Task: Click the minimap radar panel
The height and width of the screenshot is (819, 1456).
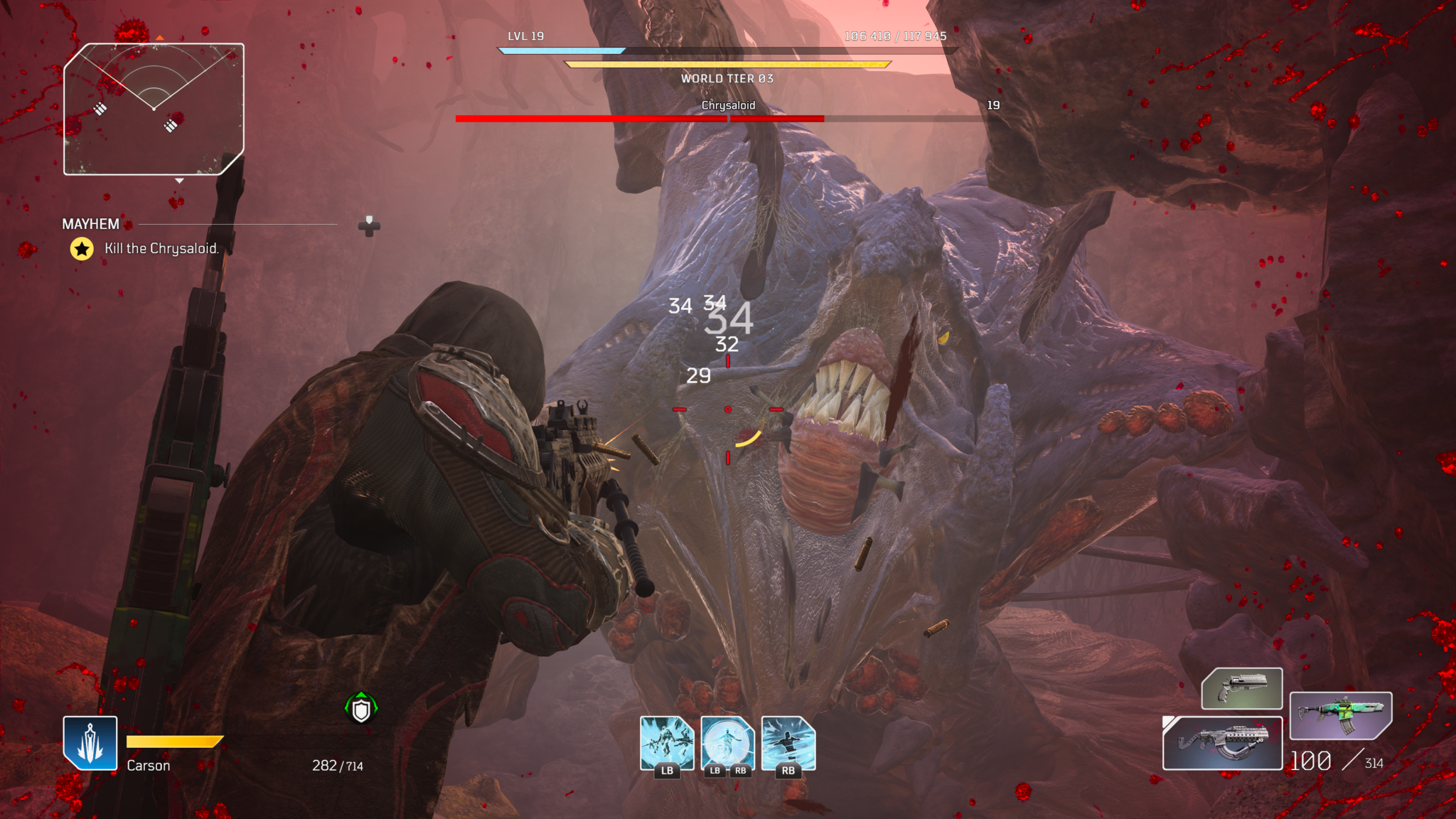Action: (154, 109)
